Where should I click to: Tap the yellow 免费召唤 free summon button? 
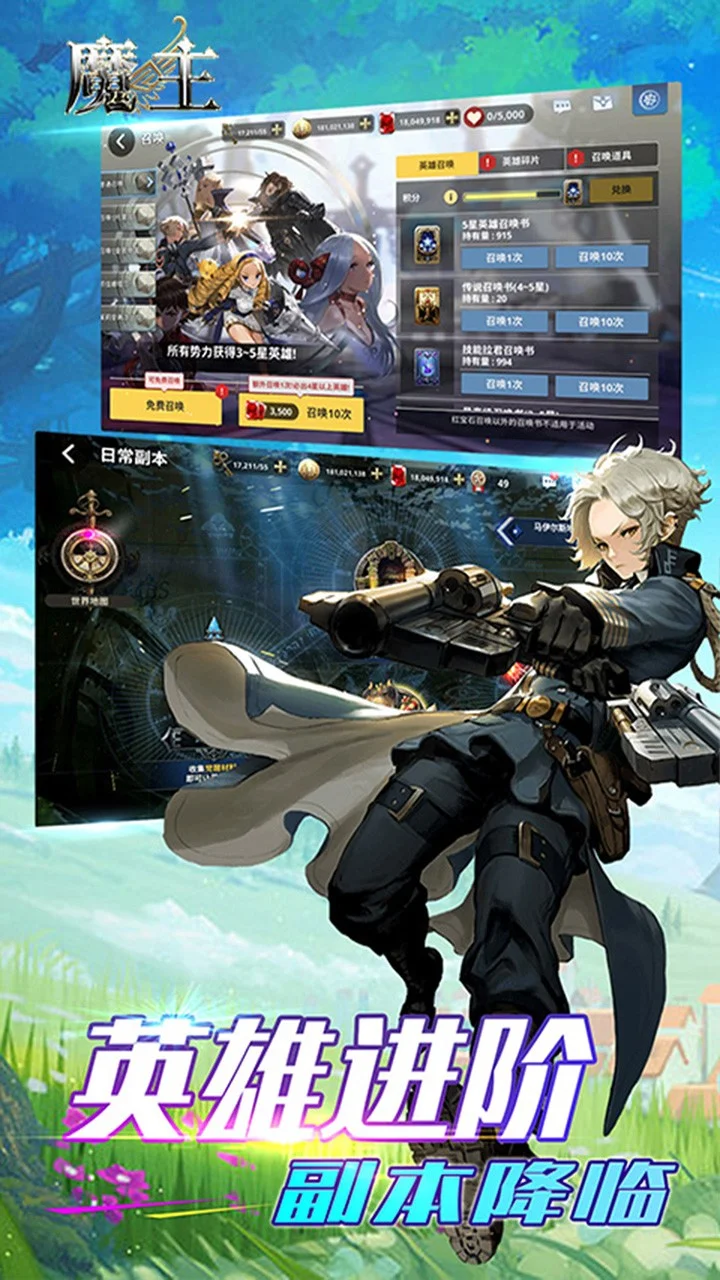click(x=165, y=406)
